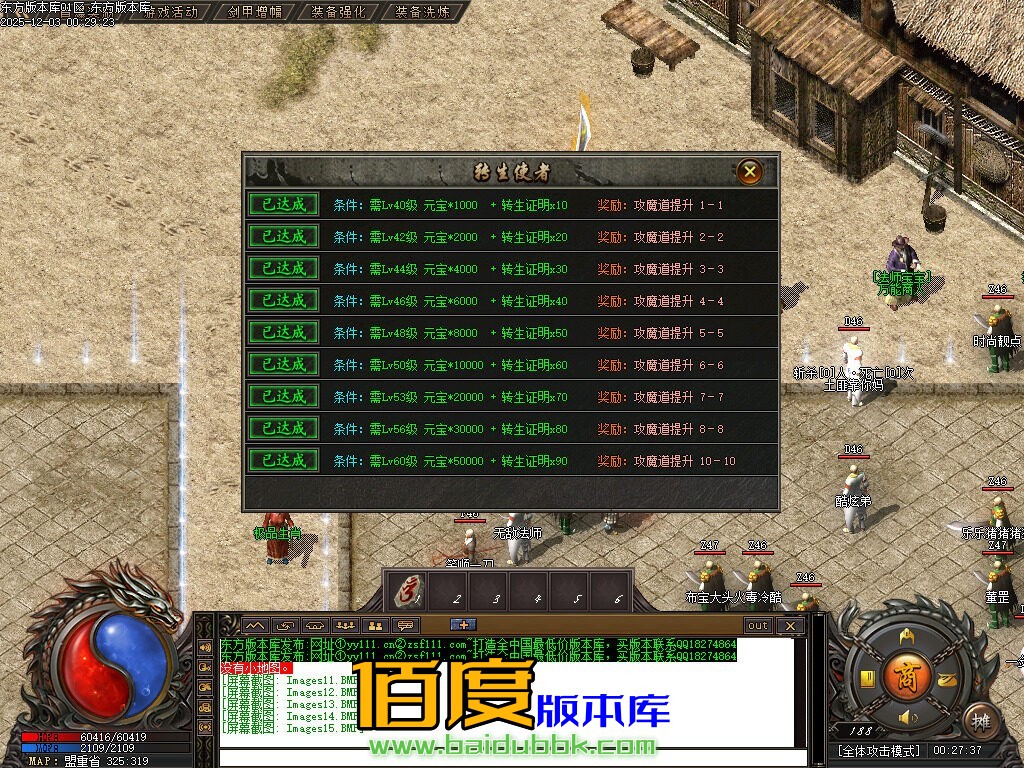Click 已达成 for the Lv42 rebirth row
1024x768 pixels.
point(284,236)
